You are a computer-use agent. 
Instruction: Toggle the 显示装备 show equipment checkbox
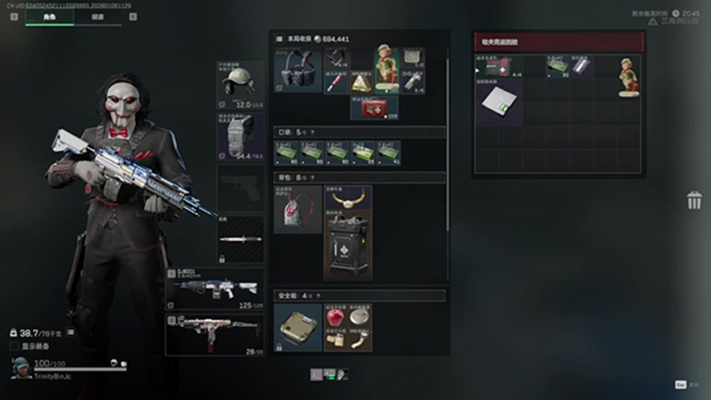point(14,347)
